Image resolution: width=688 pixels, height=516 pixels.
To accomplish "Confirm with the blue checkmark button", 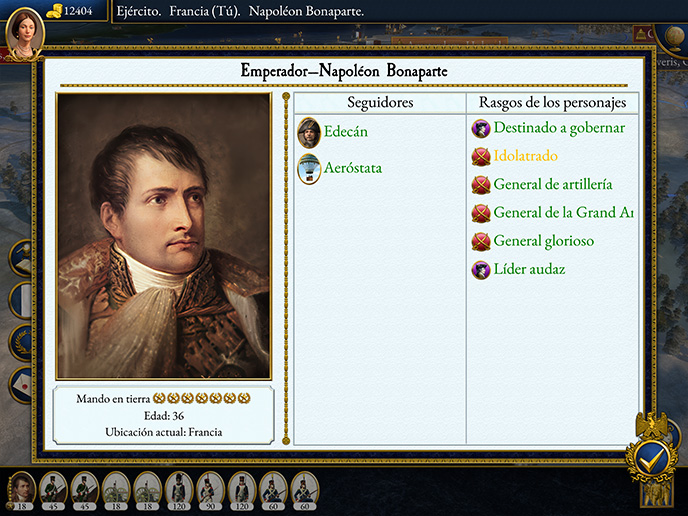I will click(652, 458).
